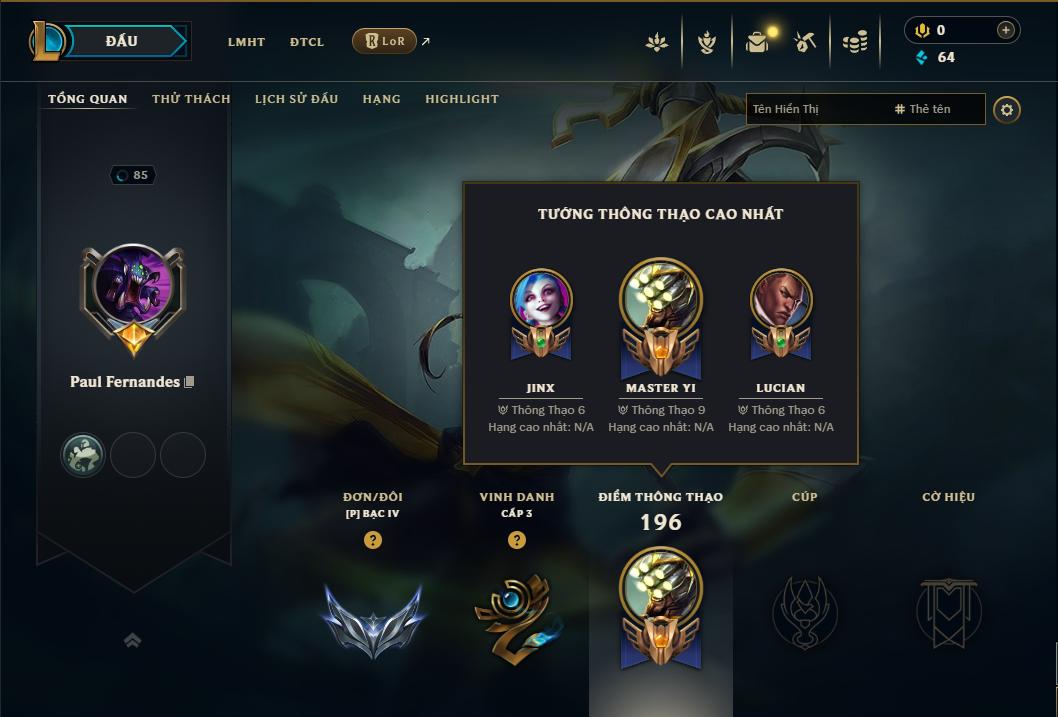
Task: Click the Tên Hiển Thị search field
Action: click(815, 109)
